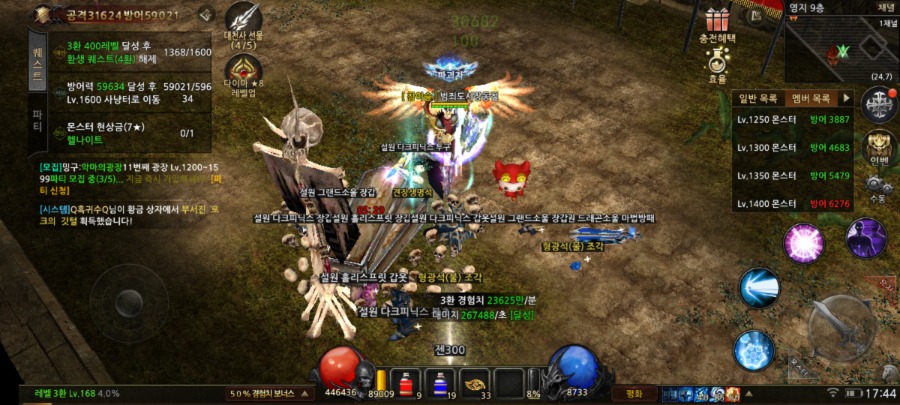Open the 대천사 선물 gift icon
Image resolution: width=900 pixels, height=405 pixels.
click(x=243, y=24)
